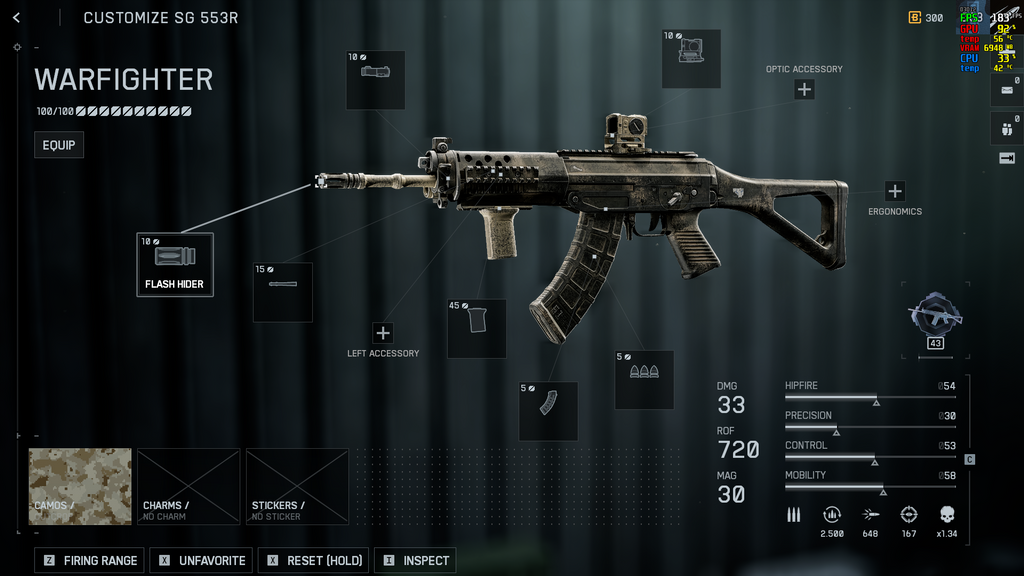Select the Flash Hider muzzle slot

click(x=175, y=264)
